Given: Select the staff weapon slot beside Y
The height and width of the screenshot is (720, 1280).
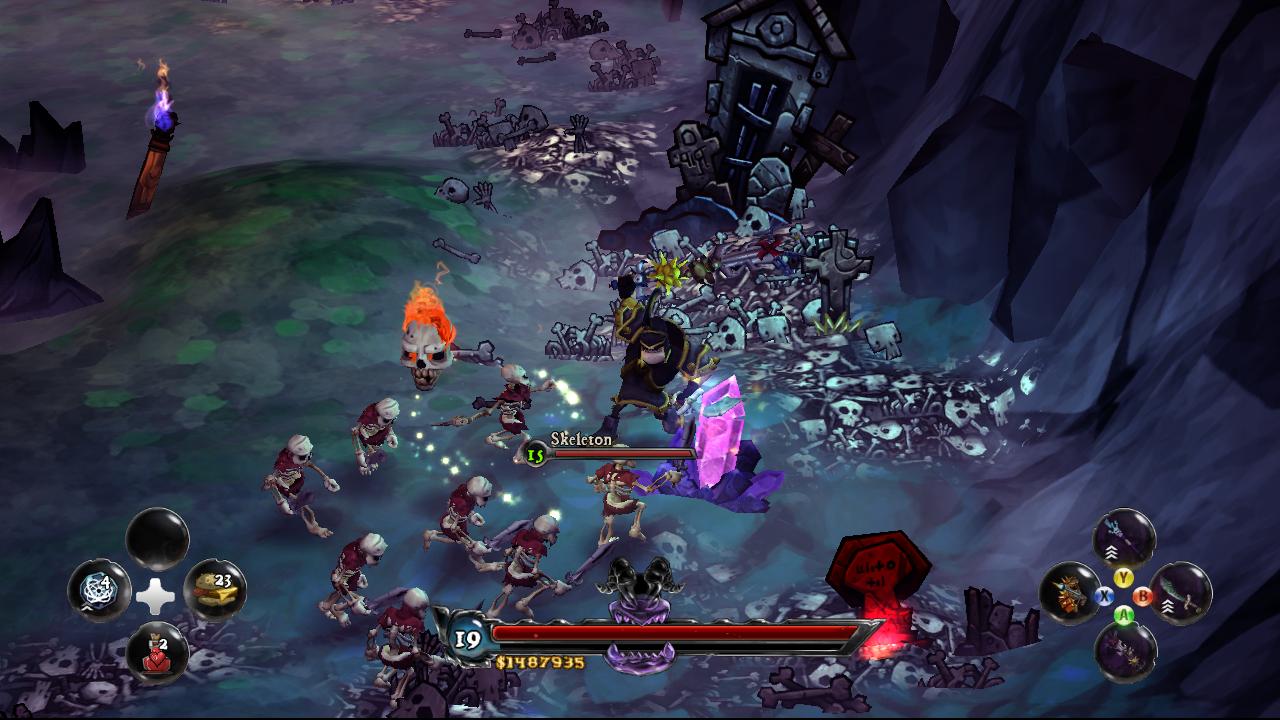Looking at the screenshot, I should [1124, 540].
